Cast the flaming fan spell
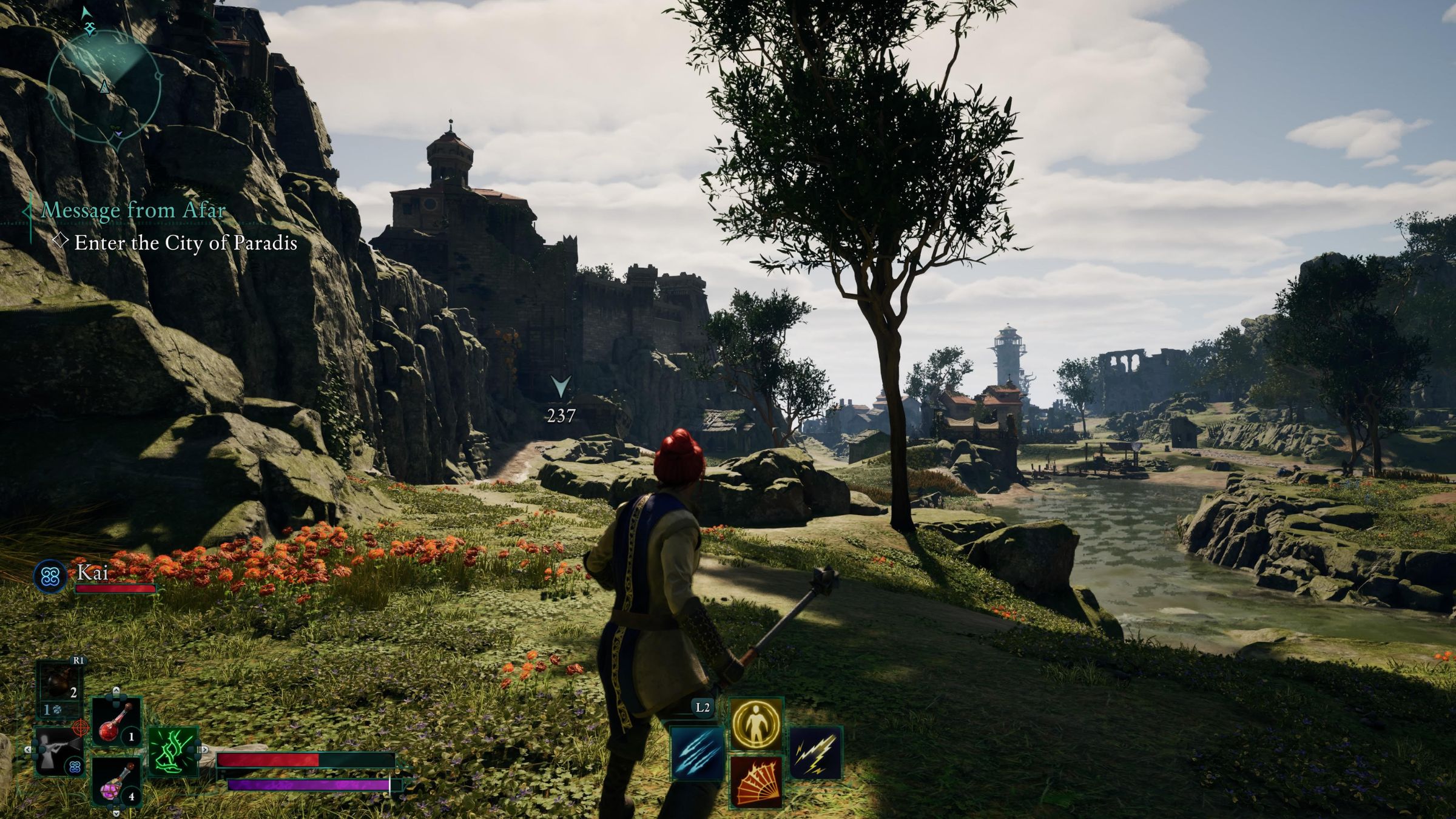1456x819 pixels. coord(756,782)
